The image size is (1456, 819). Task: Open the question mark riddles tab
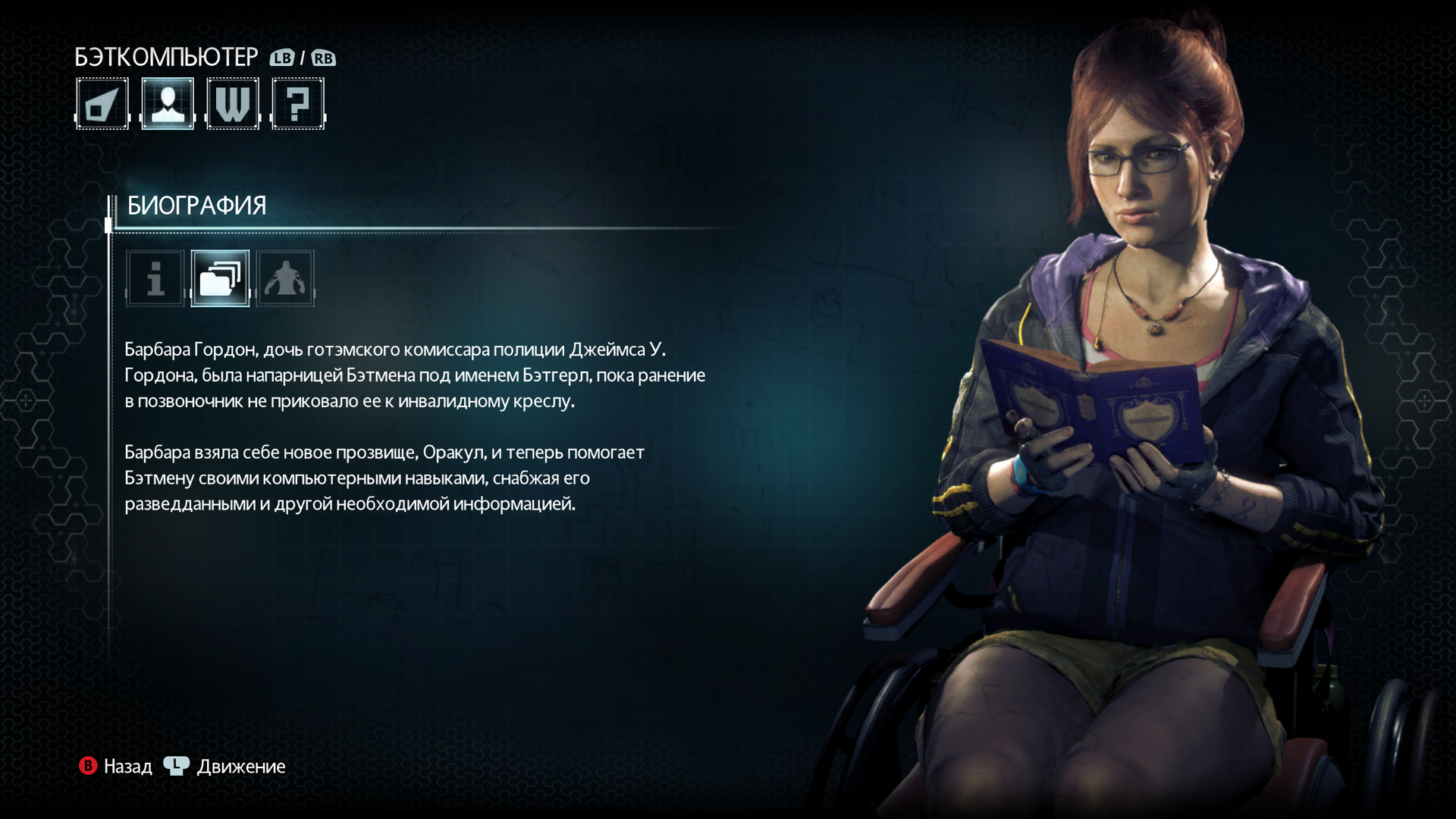(x=298, y=104)
